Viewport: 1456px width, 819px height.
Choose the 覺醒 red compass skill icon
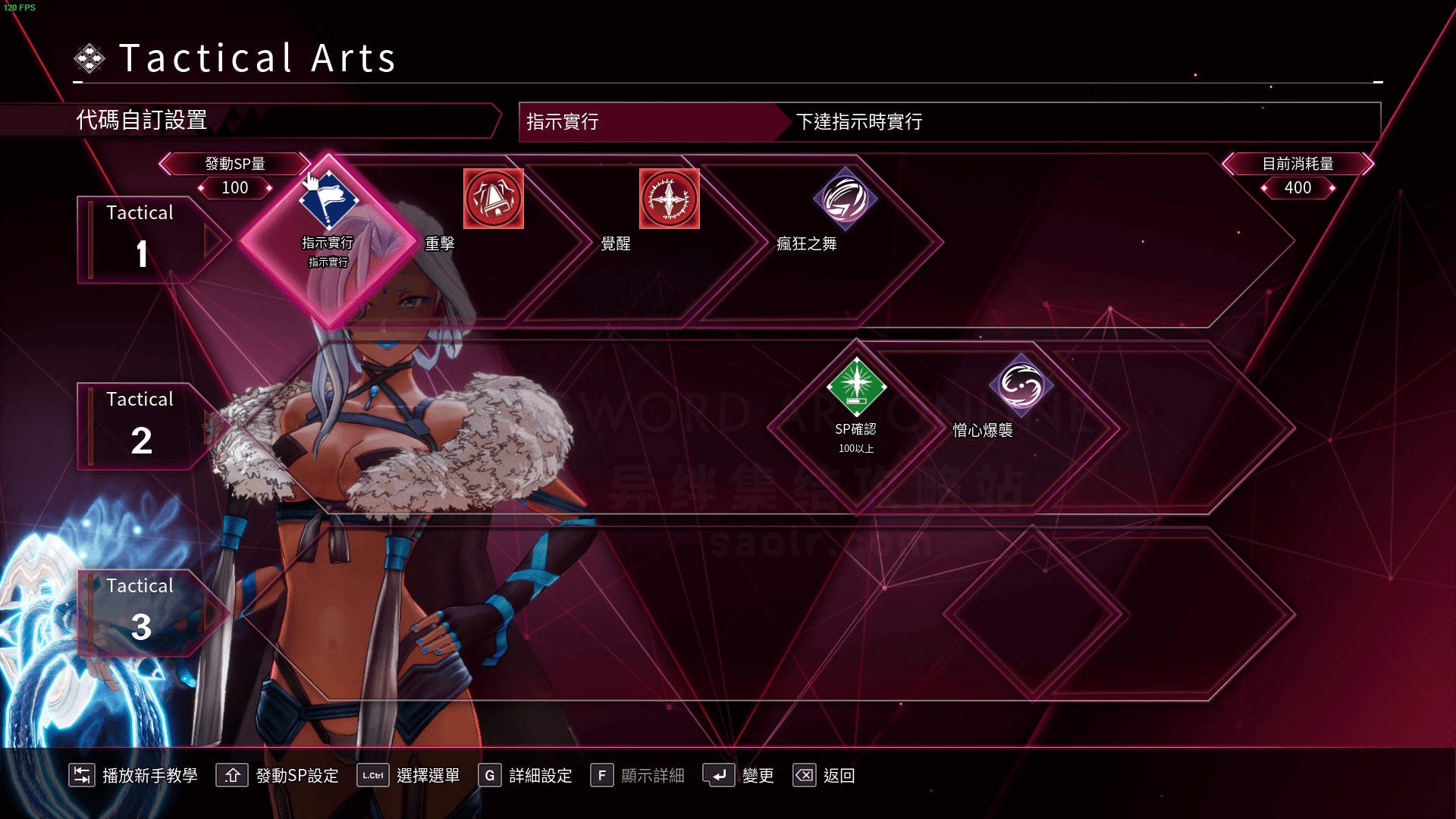(669, 199)
